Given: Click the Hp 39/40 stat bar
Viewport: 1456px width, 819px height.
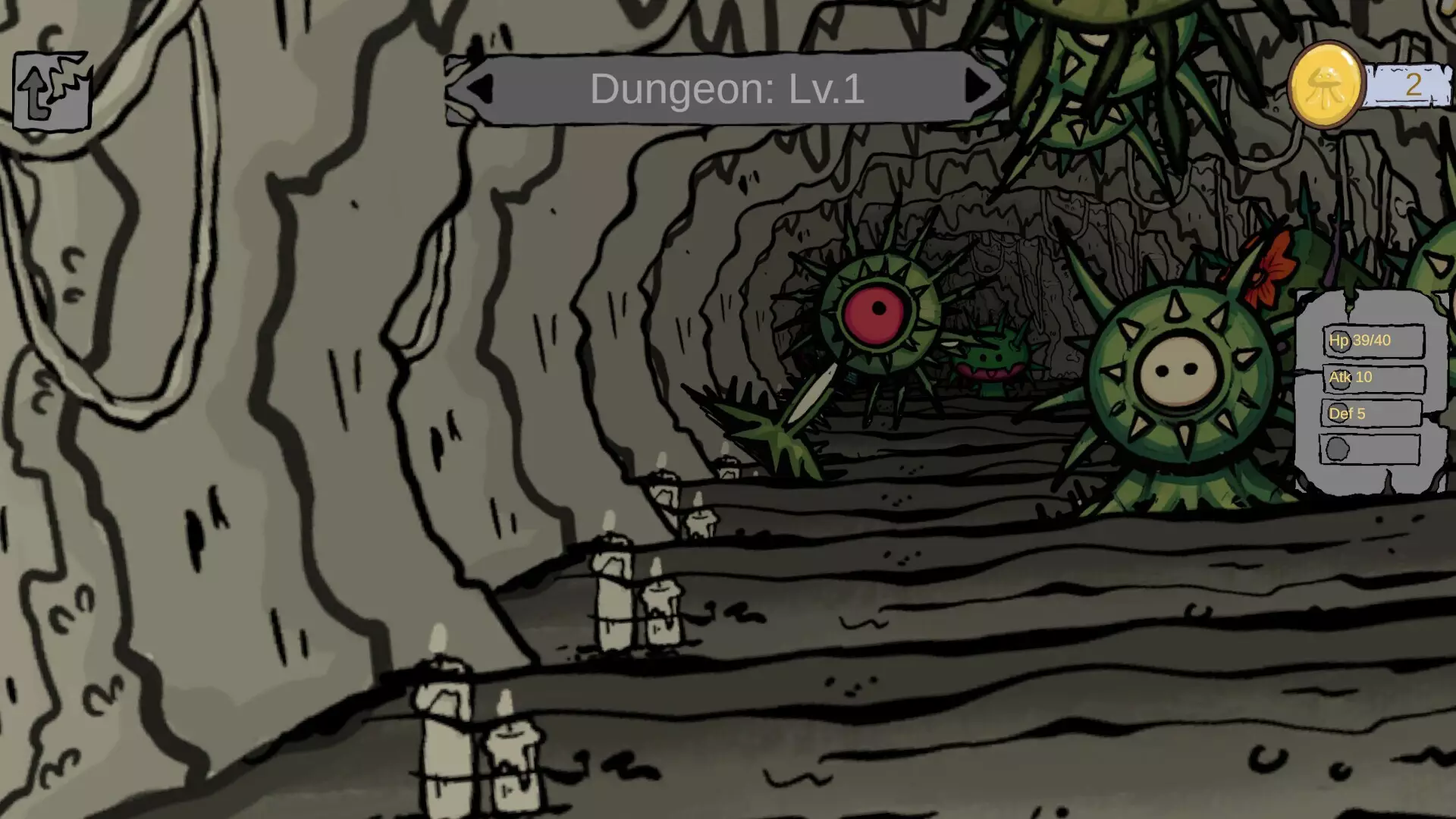Looking at the screenshot, I should 1374,340.
